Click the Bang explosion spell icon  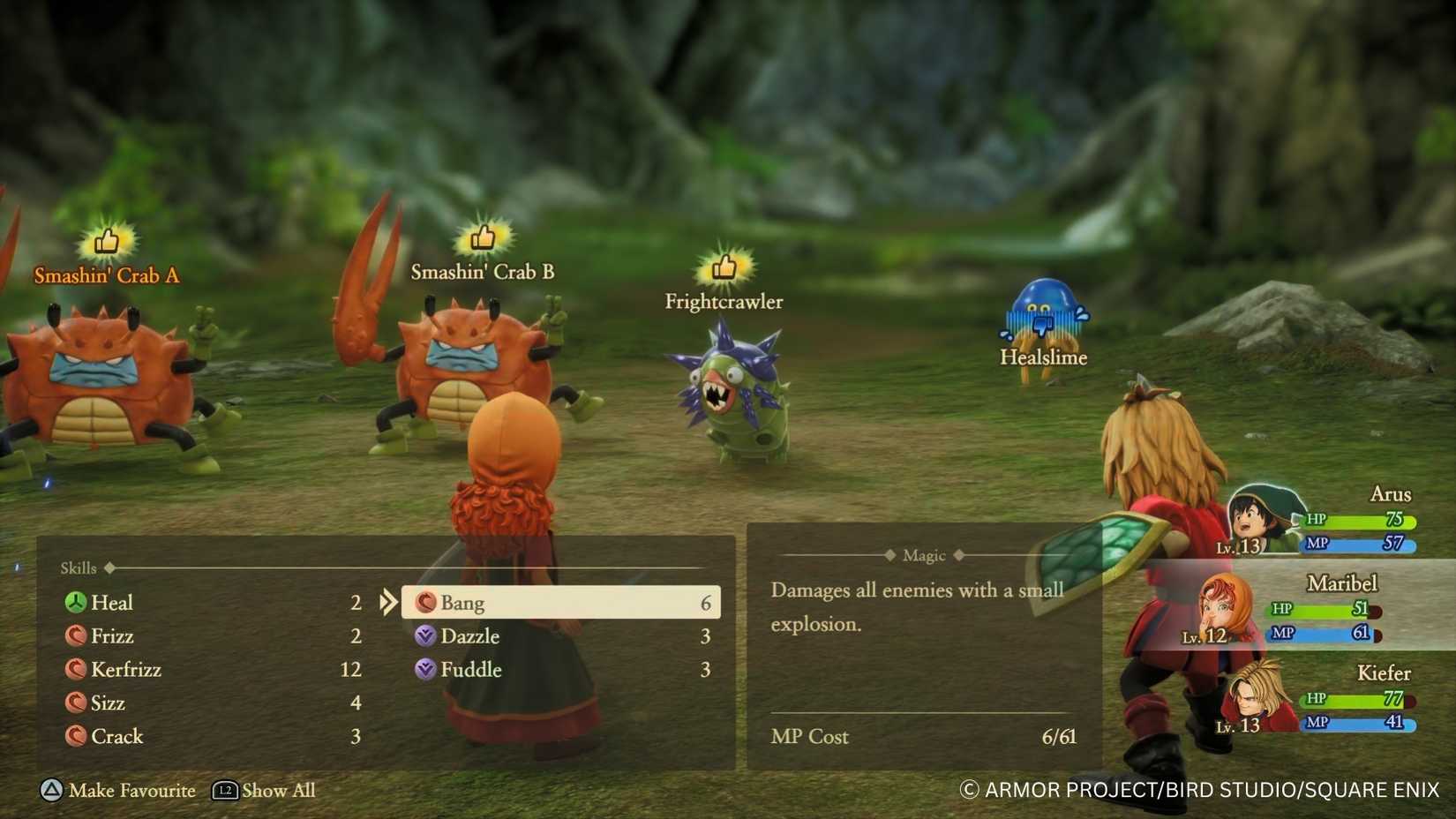(427, 603)
